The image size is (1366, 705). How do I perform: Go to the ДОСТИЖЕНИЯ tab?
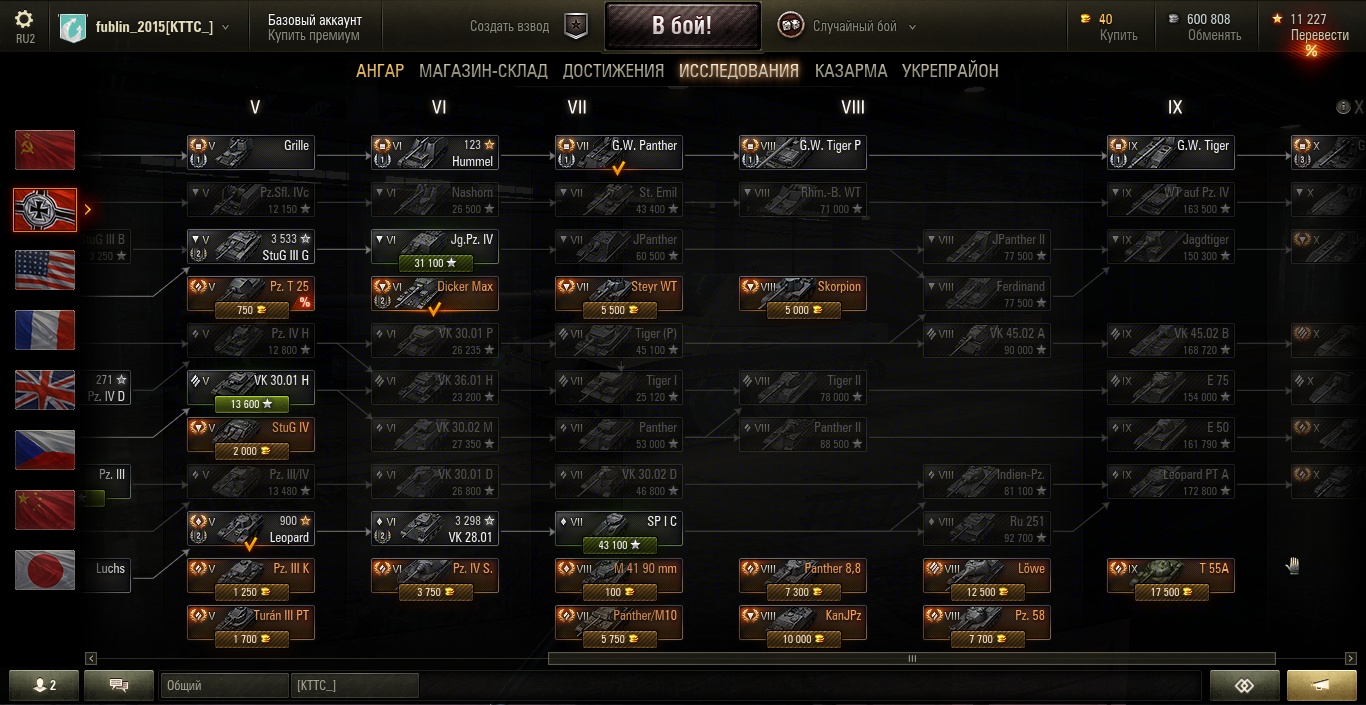click(x=613, y=71)
